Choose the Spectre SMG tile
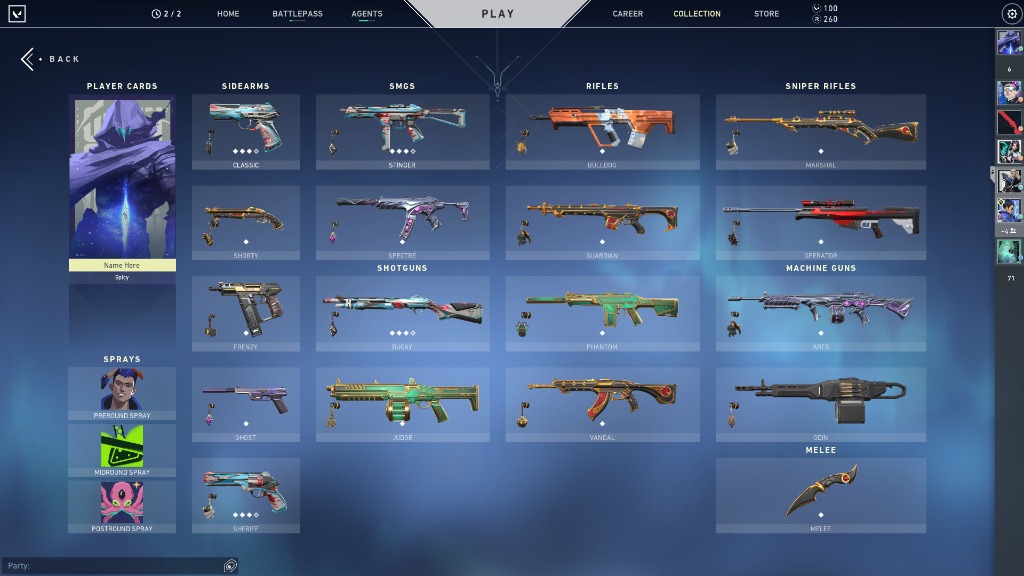Screen dimensions: 1024x576 (x=403, y=222)
